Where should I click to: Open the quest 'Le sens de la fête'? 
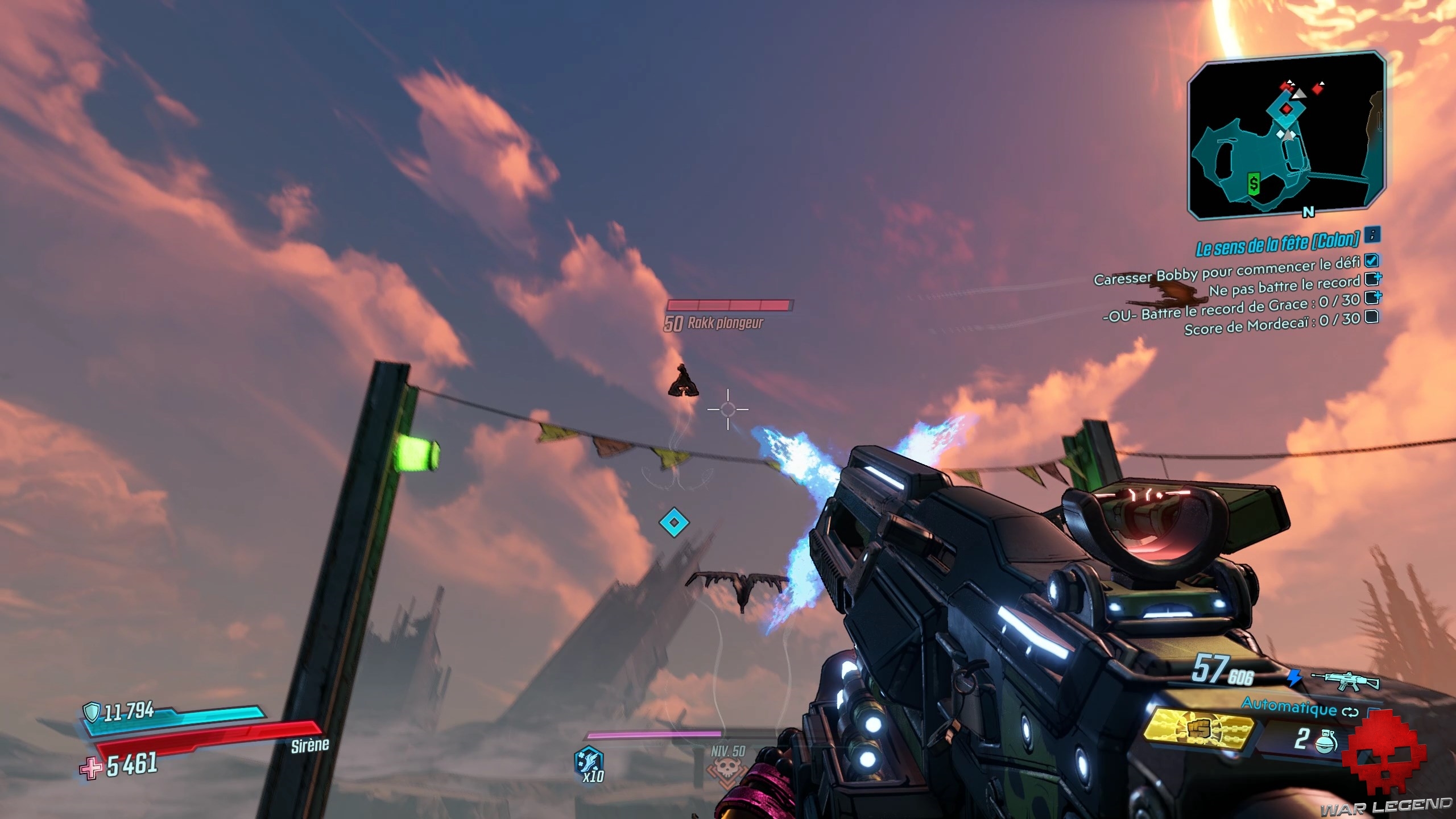tap(1276, 245)
